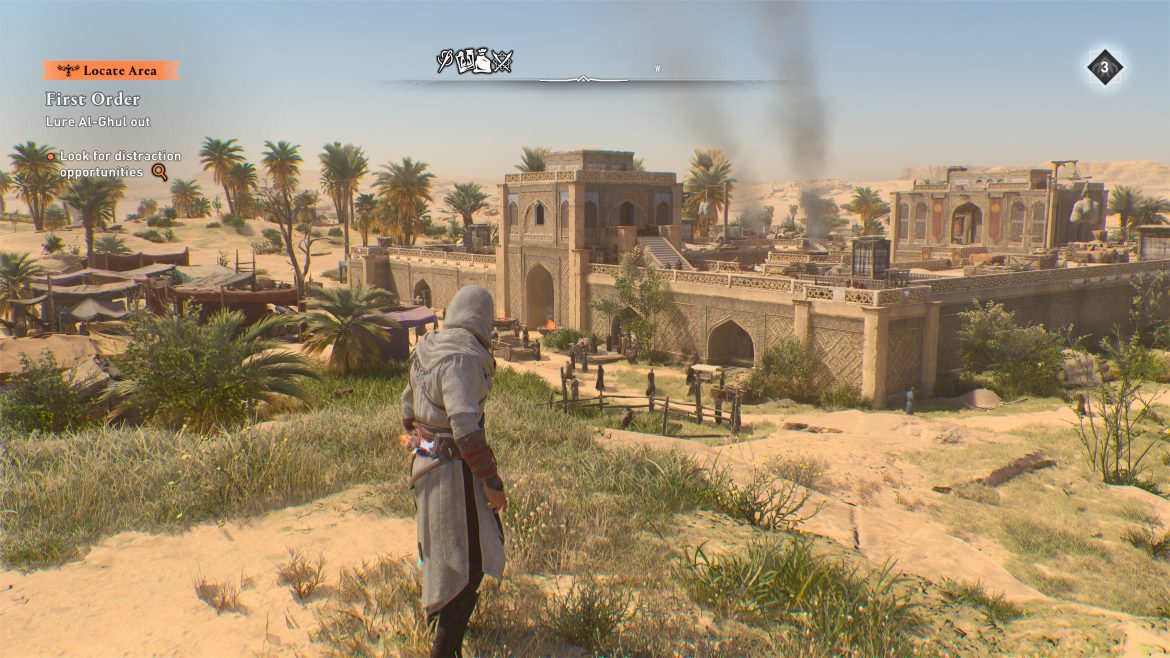The width and height of the screenshot is (1170, 658).
Task: Click the magnifying glass investigate icon
Action: pos(159,172)
